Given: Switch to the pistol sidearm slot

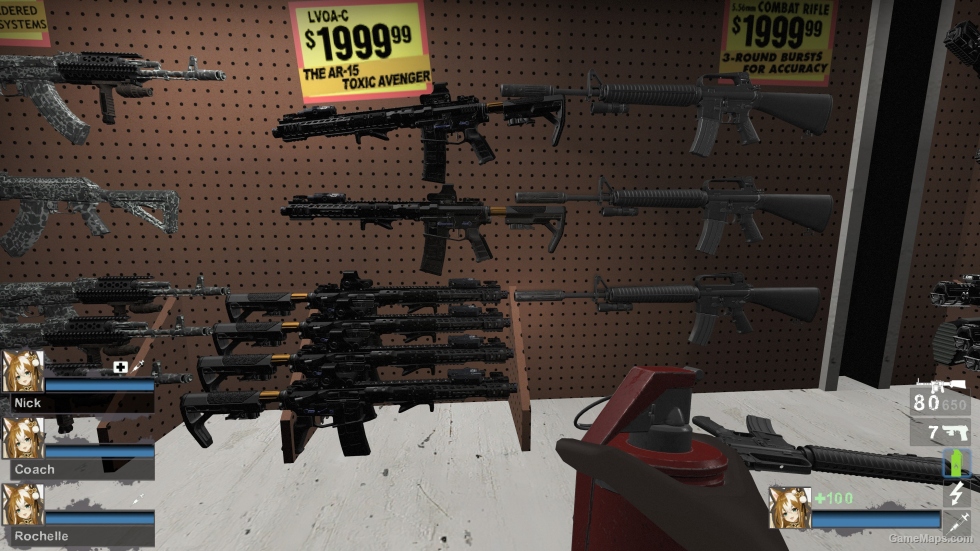Looking at the screenshot, I should click(939, 433).
